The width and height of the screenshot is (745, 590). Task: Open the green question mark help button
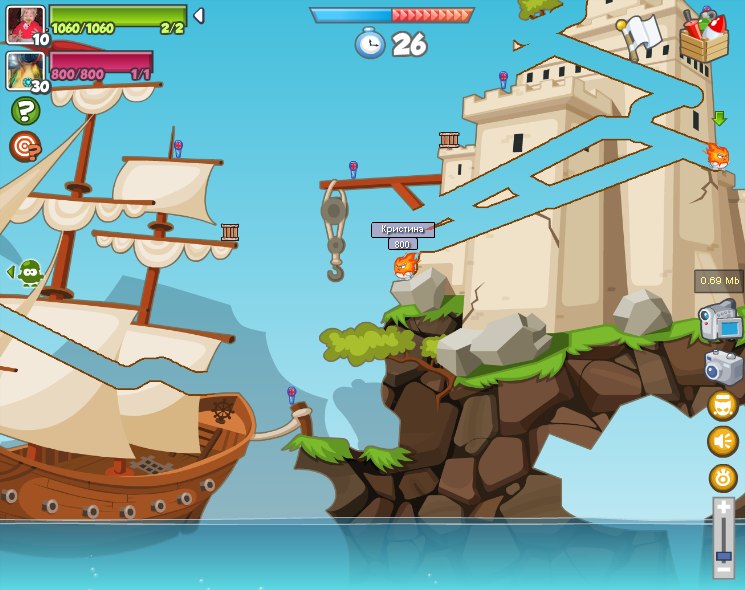click(x=25, y=111)
